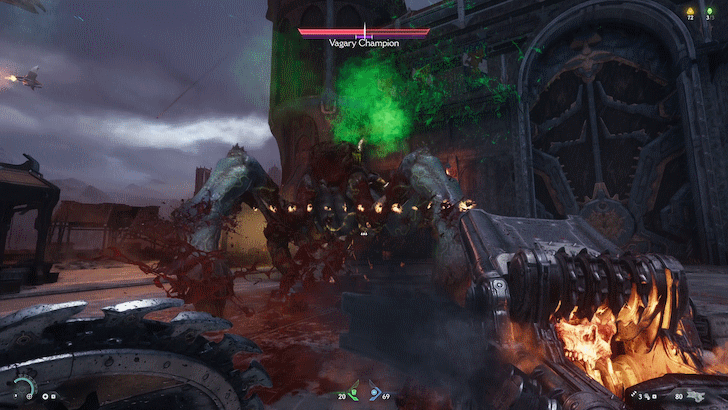The image size is (728, 410).
Task: Click the gold currency icon
Action: pyautogui.click(x=688, y=10)
